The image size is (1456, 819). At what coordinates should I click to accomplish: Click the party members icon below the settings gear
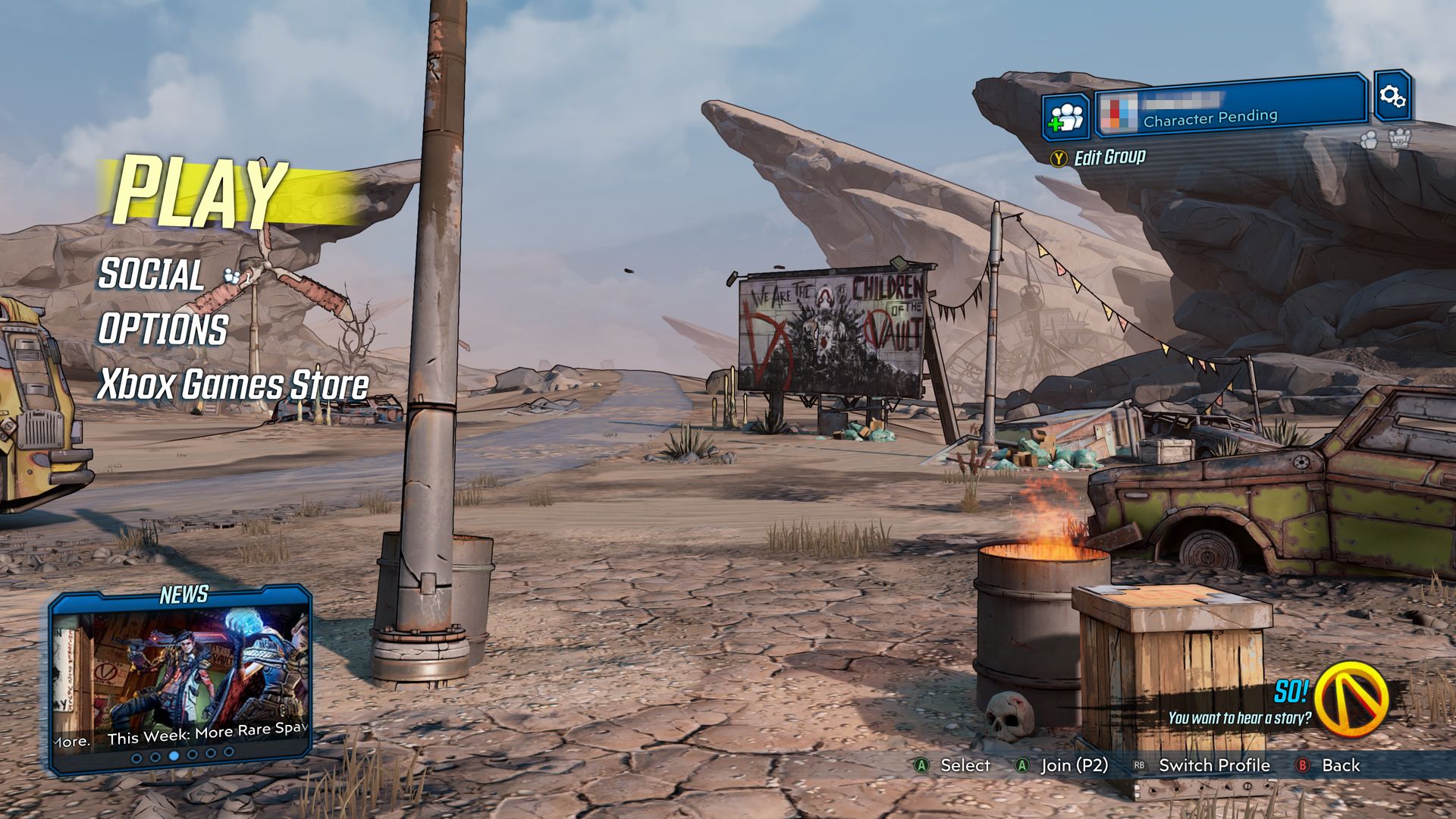[x=1369, y=140]
